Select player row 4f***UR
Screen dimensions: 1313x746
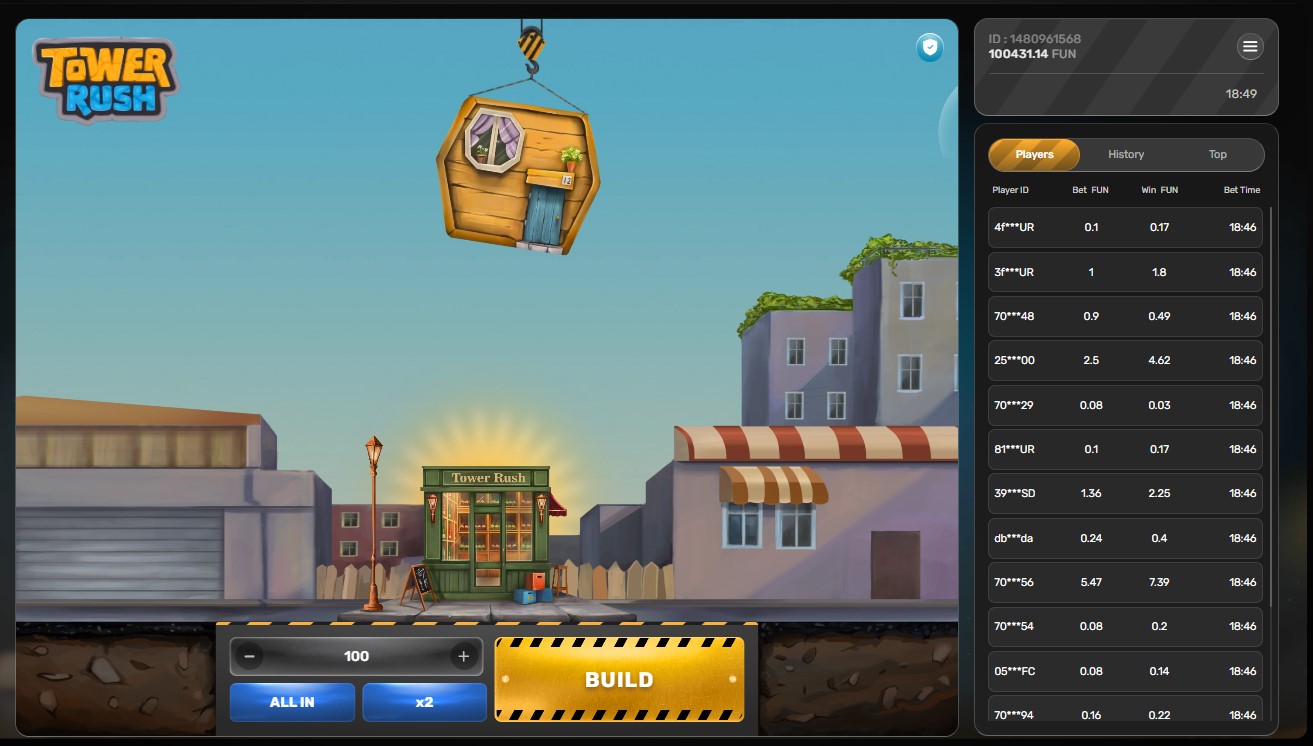[1125, 227]
